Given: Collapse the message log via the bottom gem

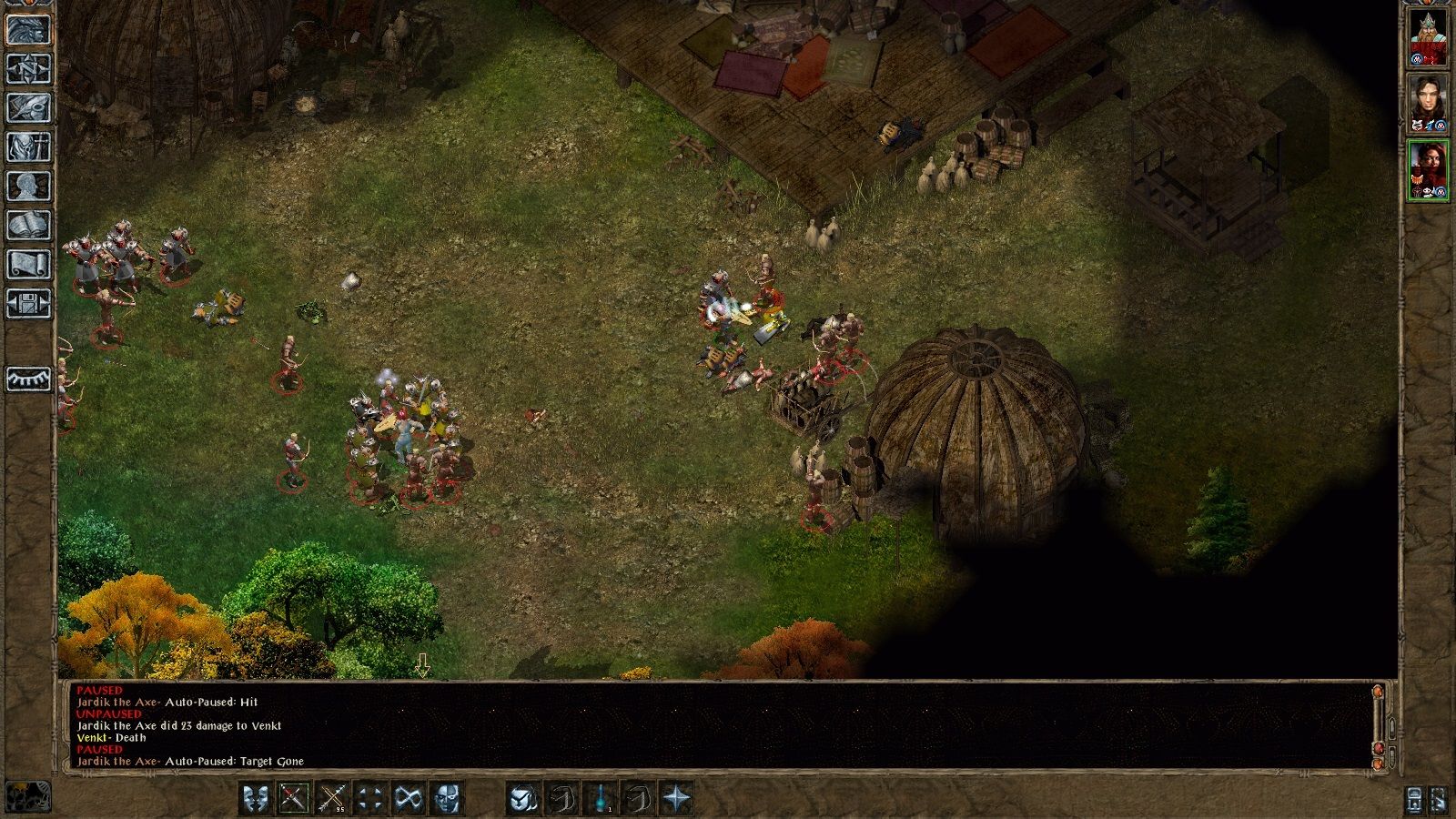Looking at the screenshot, I should coord(1378,764).
